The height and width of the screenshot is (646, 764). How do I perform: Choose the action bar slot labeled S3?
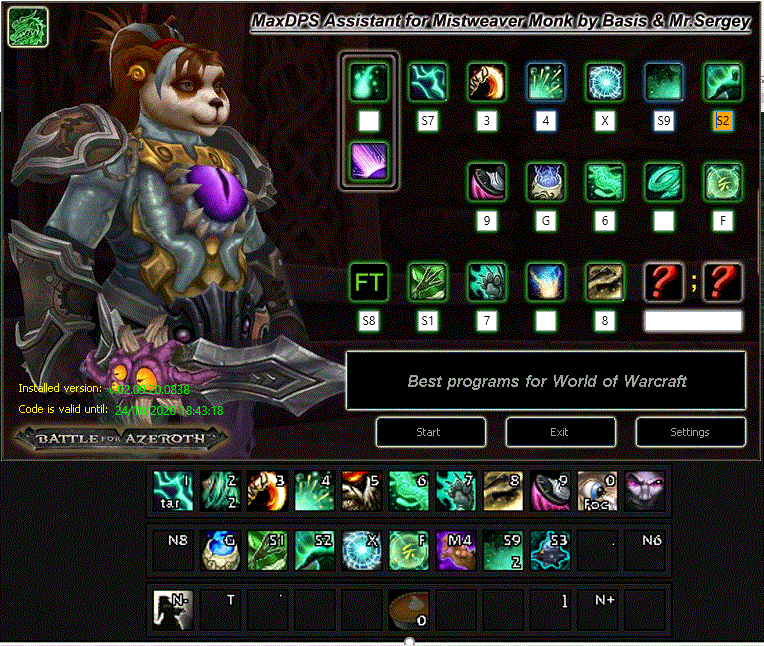click(550, 550)
